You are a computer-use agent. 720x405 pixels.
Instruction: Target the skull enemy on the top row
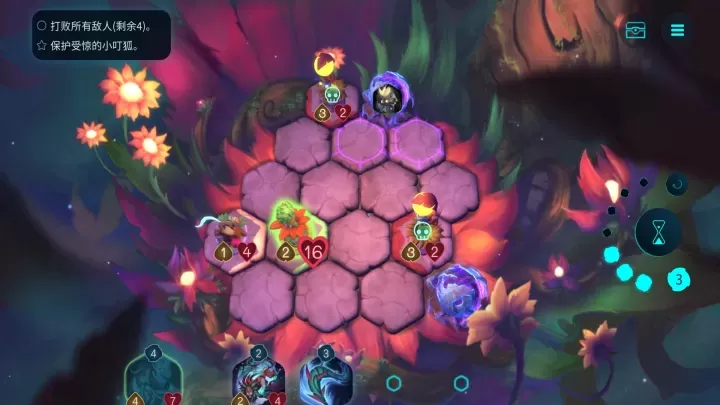tap(332, 93)
